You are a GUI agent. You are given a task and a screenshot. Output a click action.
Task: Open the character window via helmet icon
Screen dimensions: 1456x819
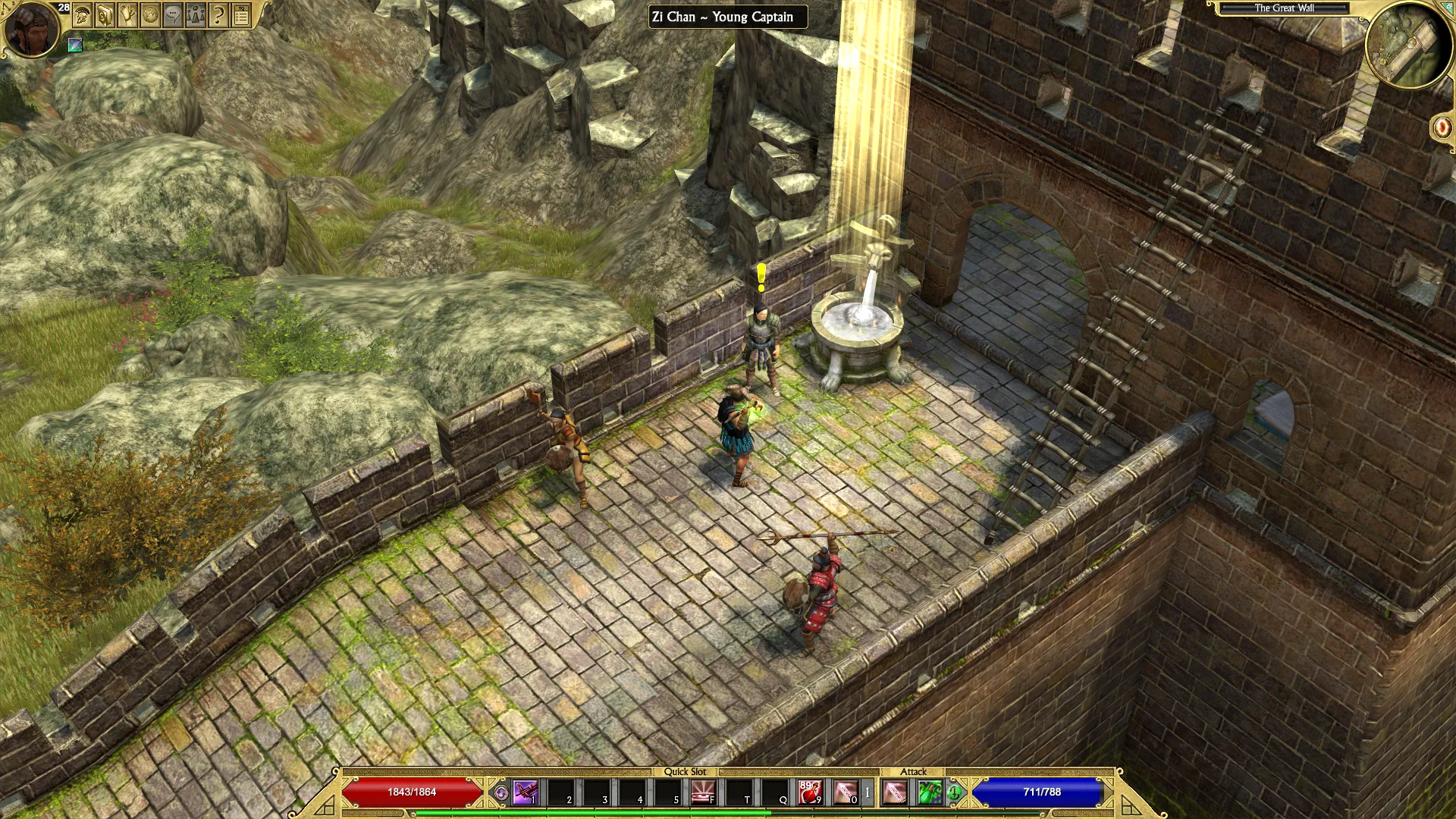coord(82,16)
